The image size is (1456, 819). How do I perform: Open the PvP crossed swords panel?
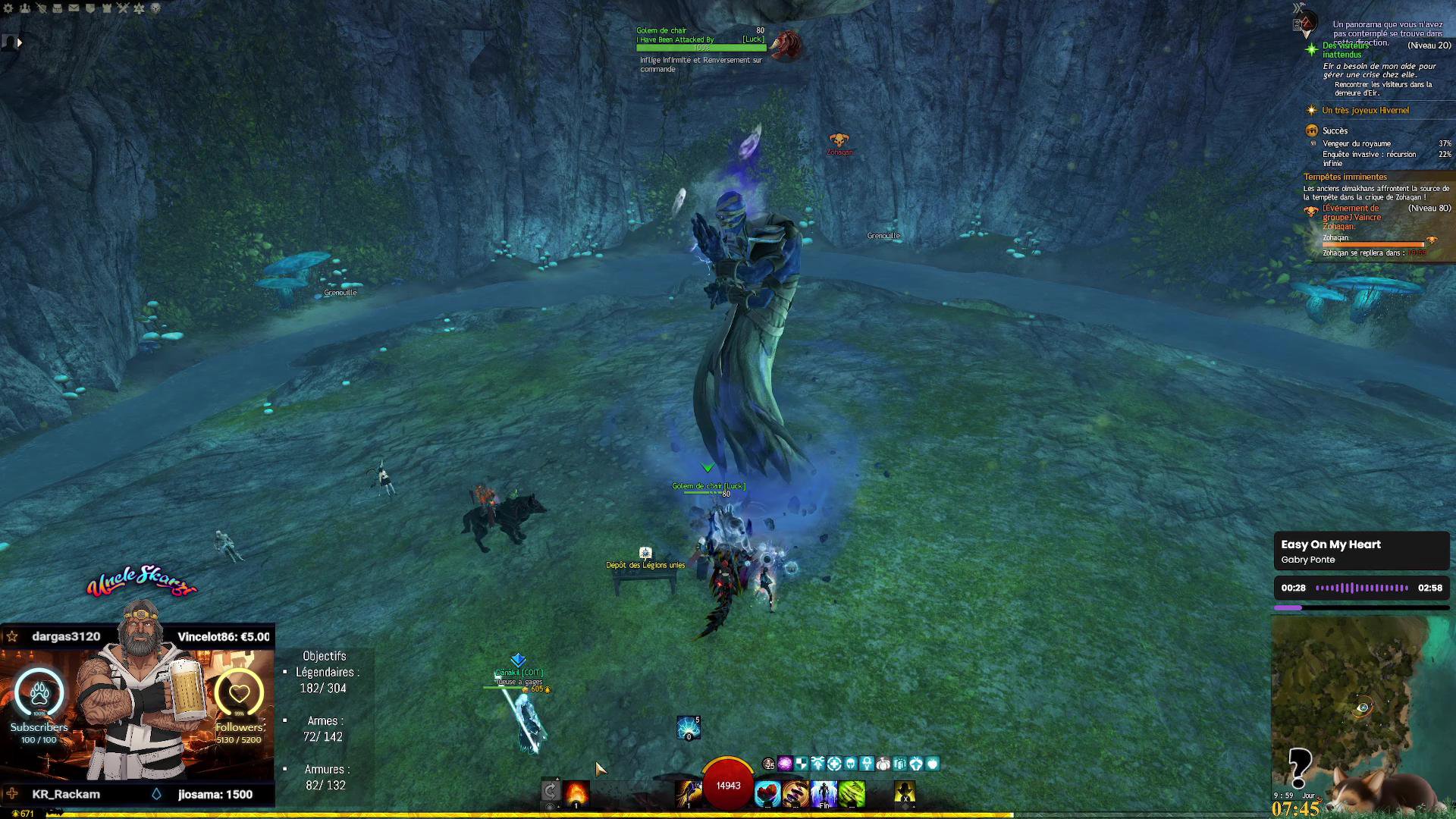click(x=123, y=8)
